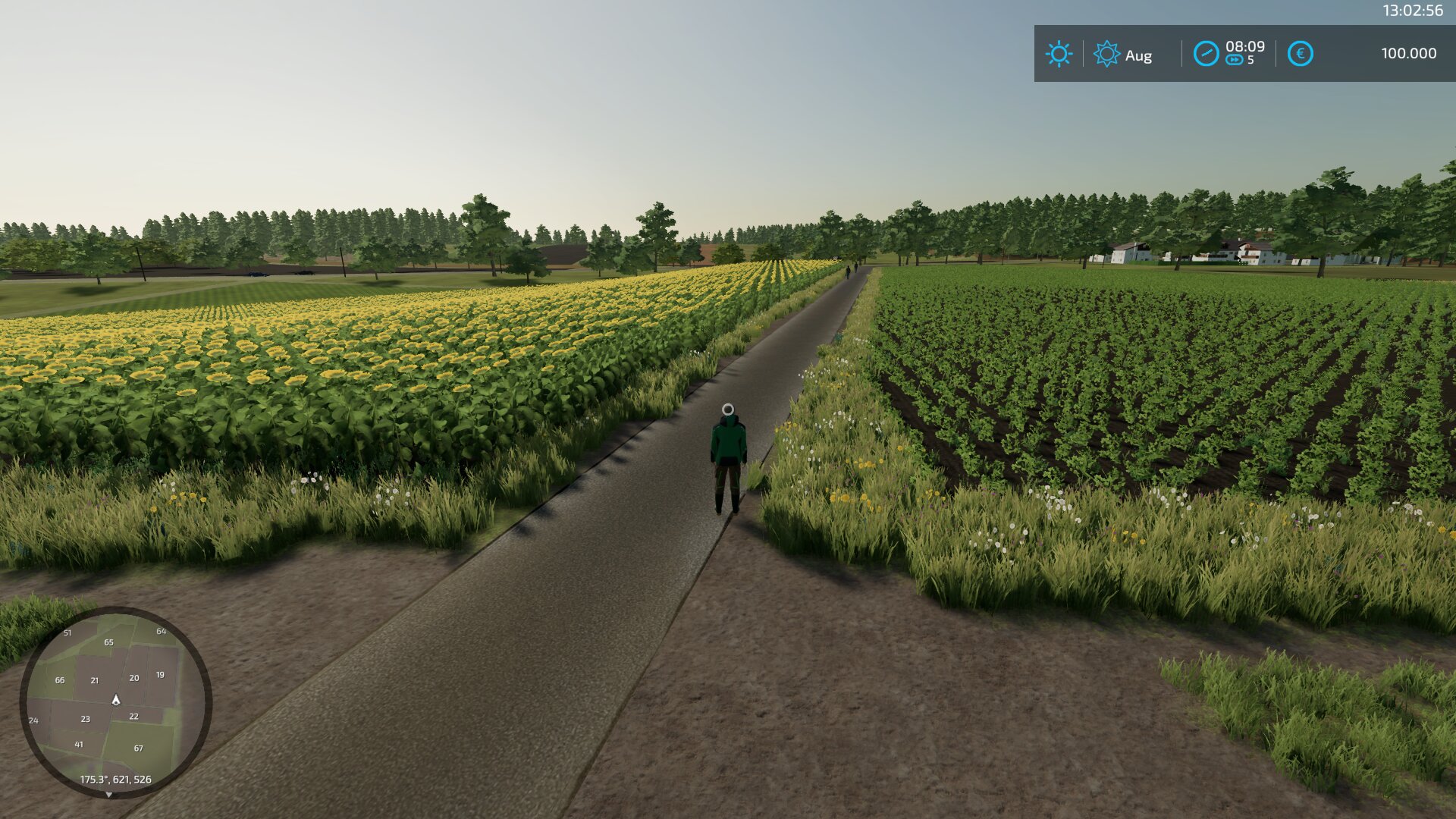Select field 66 on the minimap

coord(60,680)
